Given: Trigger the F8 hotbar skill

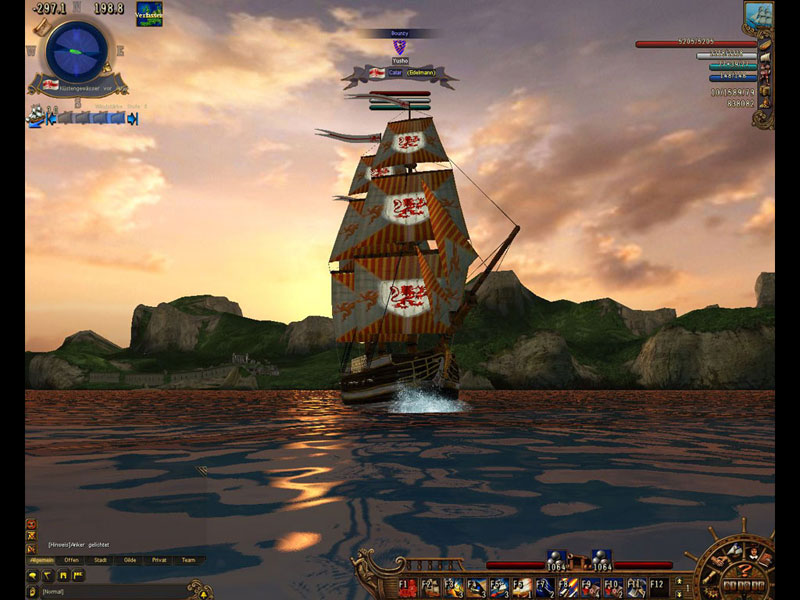Looking at the screenshot, I should 566,586.
